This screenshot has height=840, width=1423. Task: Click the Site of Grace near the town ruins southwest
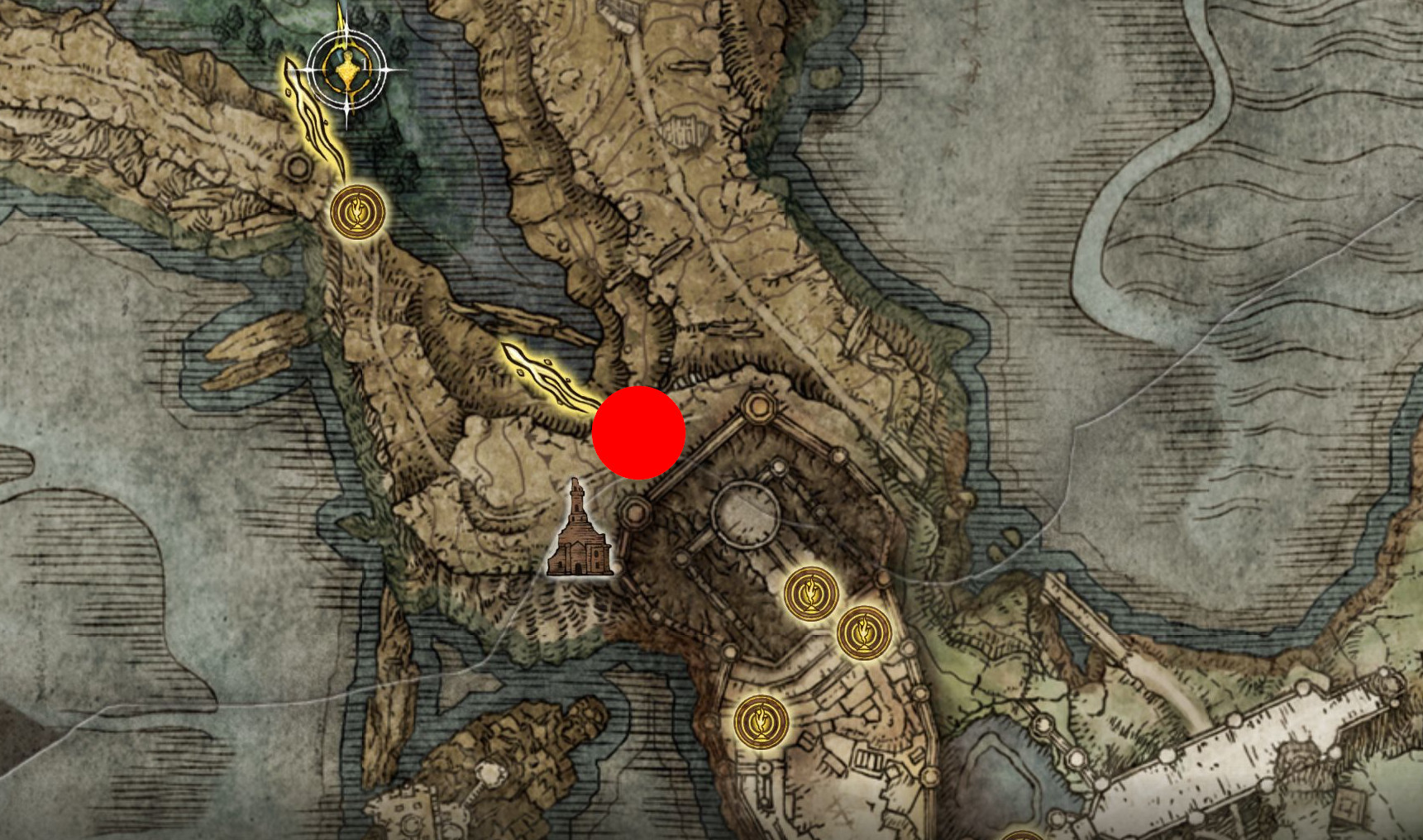763,722
